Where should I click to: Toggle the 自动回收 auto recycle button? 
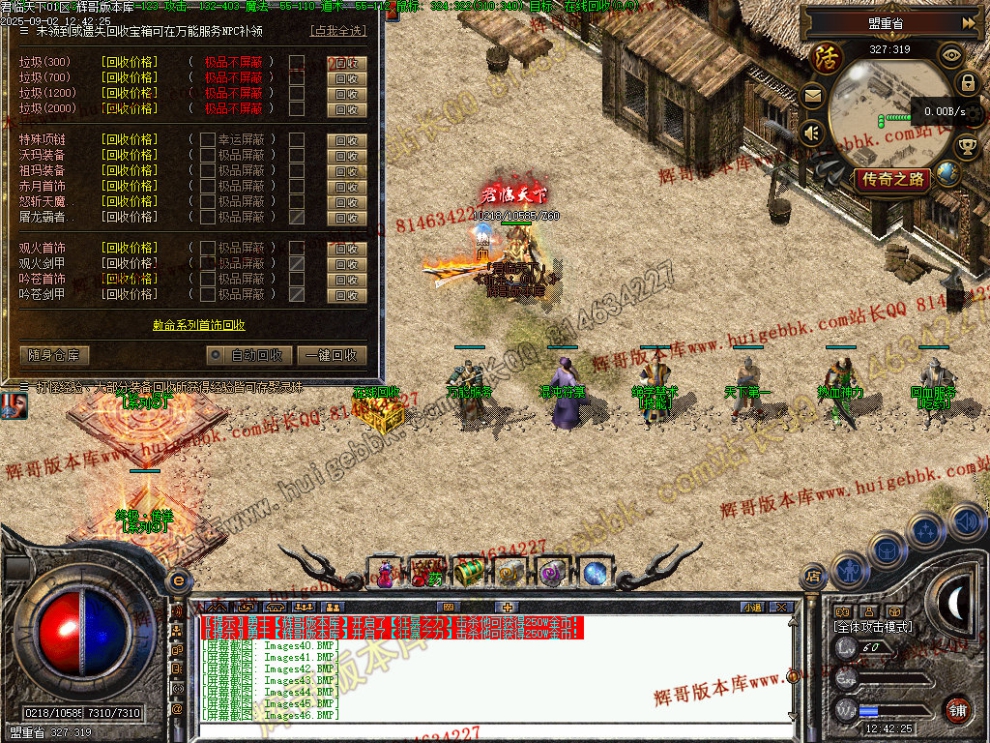click(249, 355)
